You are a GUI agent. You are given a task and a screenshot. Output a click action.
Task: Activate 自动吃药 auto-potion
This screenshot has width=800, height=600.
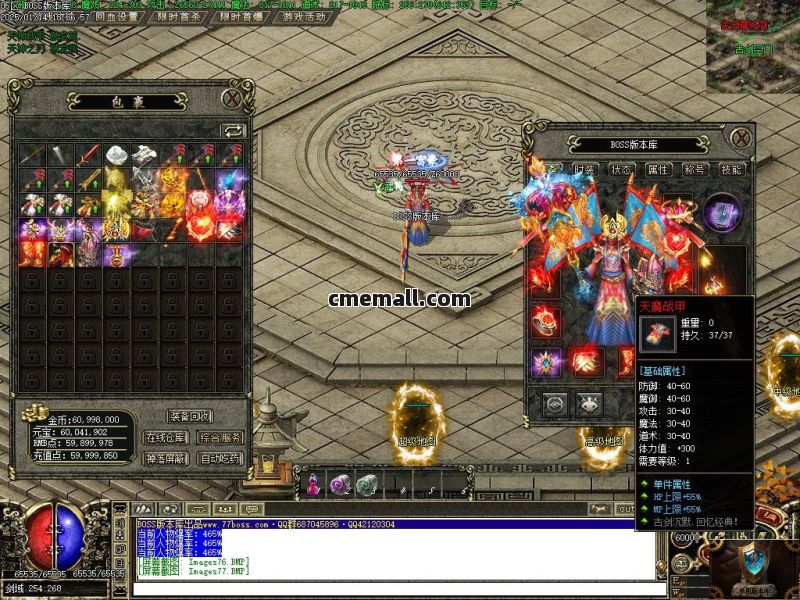click(x=220, y=458)
